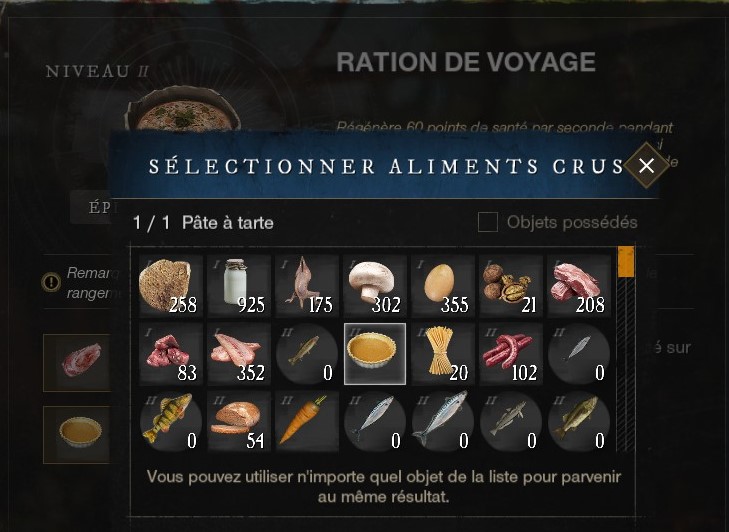Choose the fish fillets with 352 count

(x=238, y=353)
